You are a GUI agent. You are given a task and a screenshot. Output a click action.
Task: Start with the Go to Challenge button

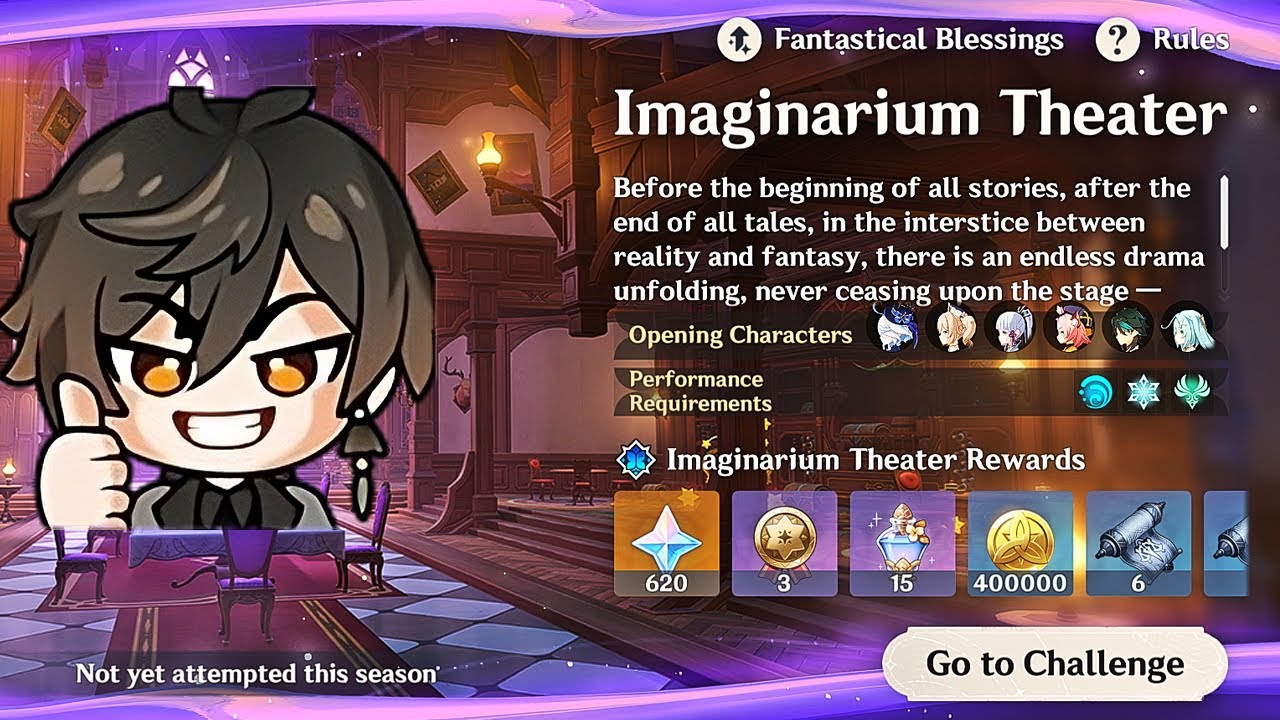1054,663
